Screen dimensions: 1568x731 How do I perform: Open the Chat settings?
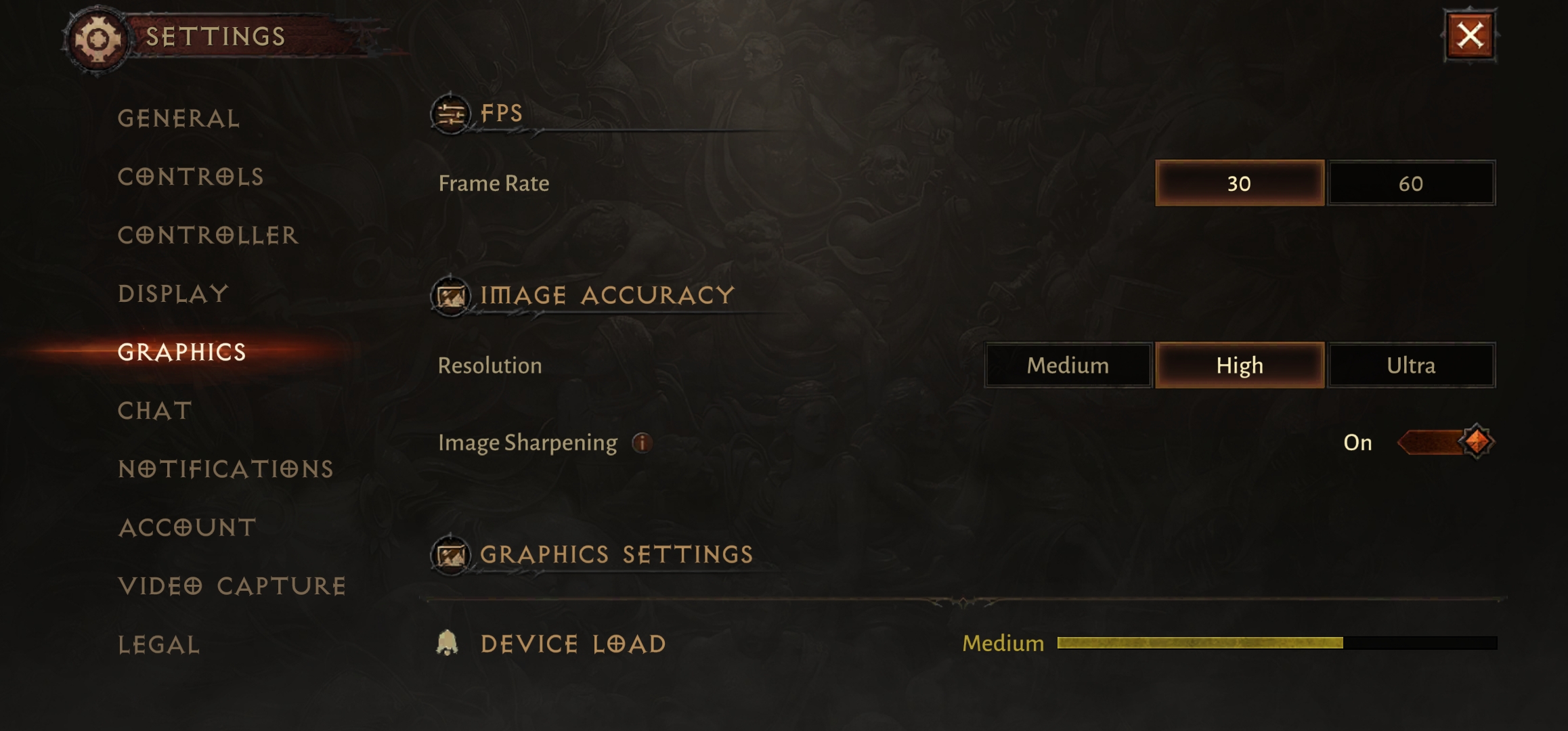(x=155, y=411)
